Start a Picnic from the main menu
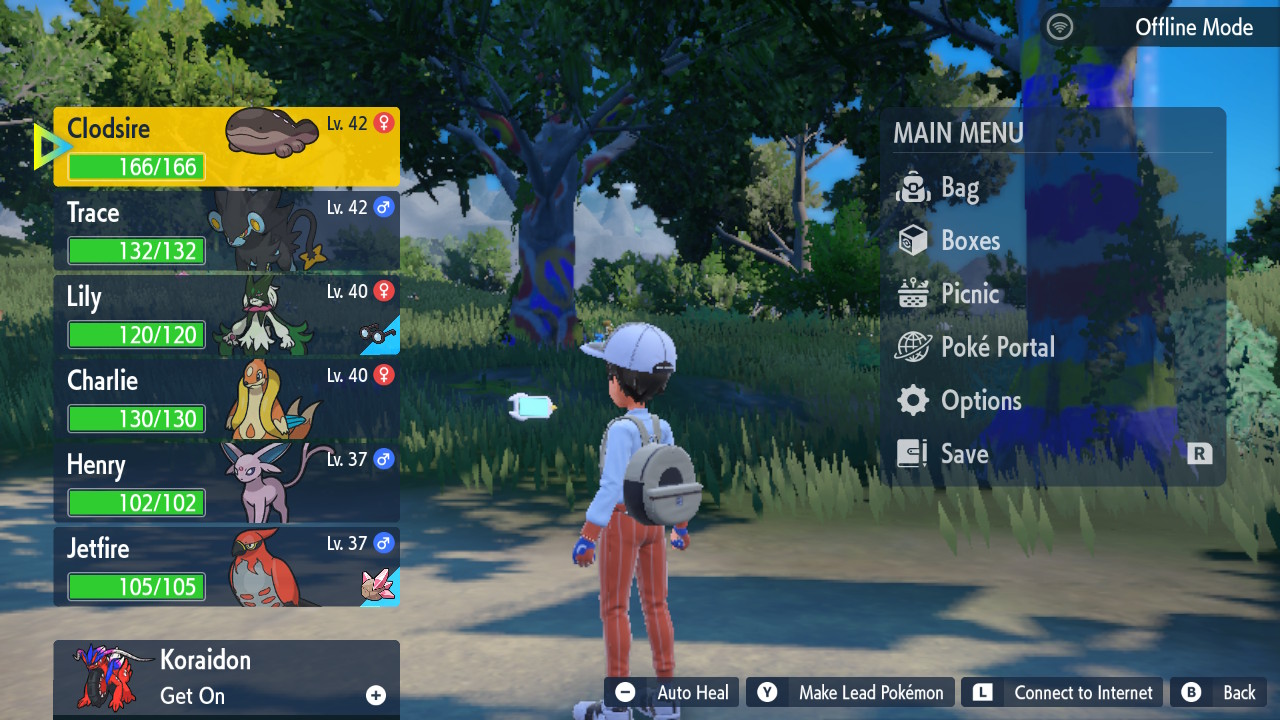Viewport: 1280px width, 720px height. 969,294
